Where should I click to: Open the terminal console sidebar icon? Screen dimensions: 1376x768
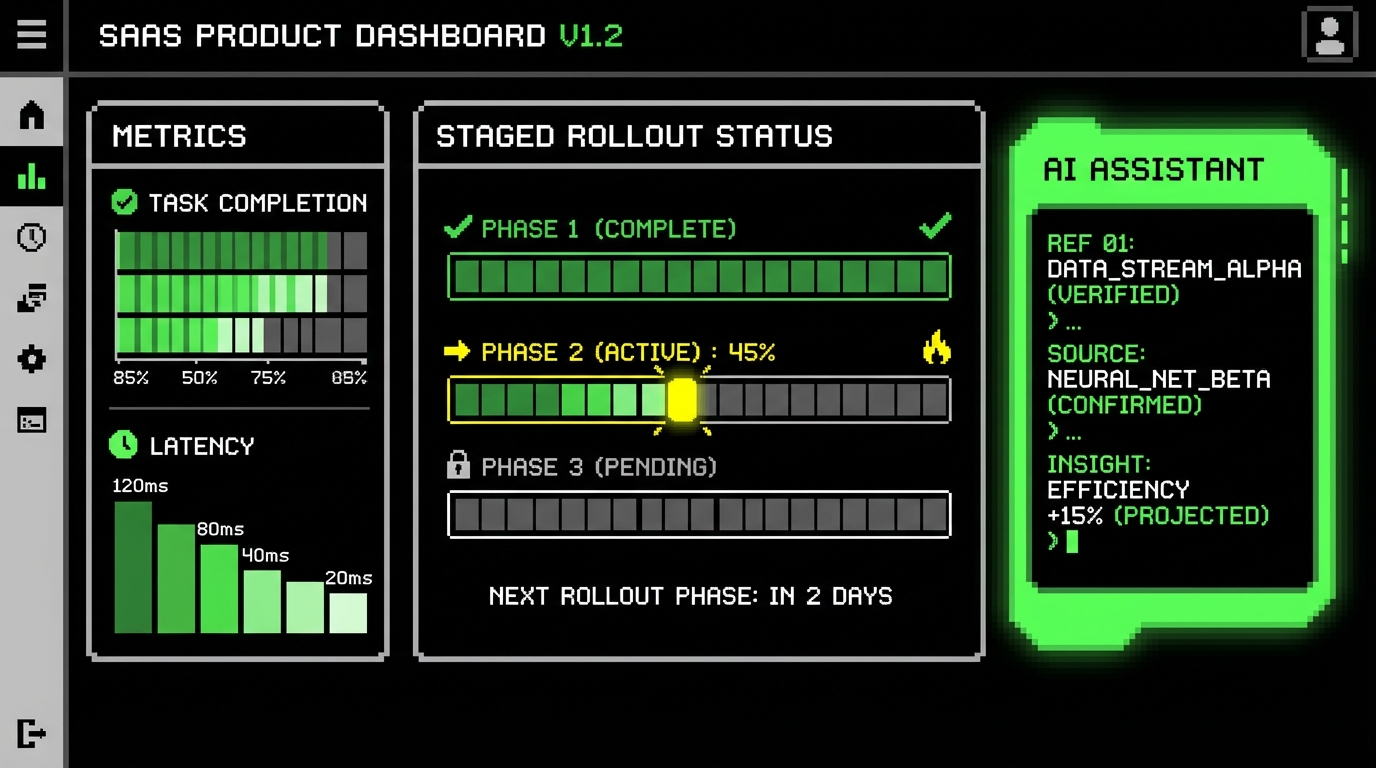(x=32, y=421)
